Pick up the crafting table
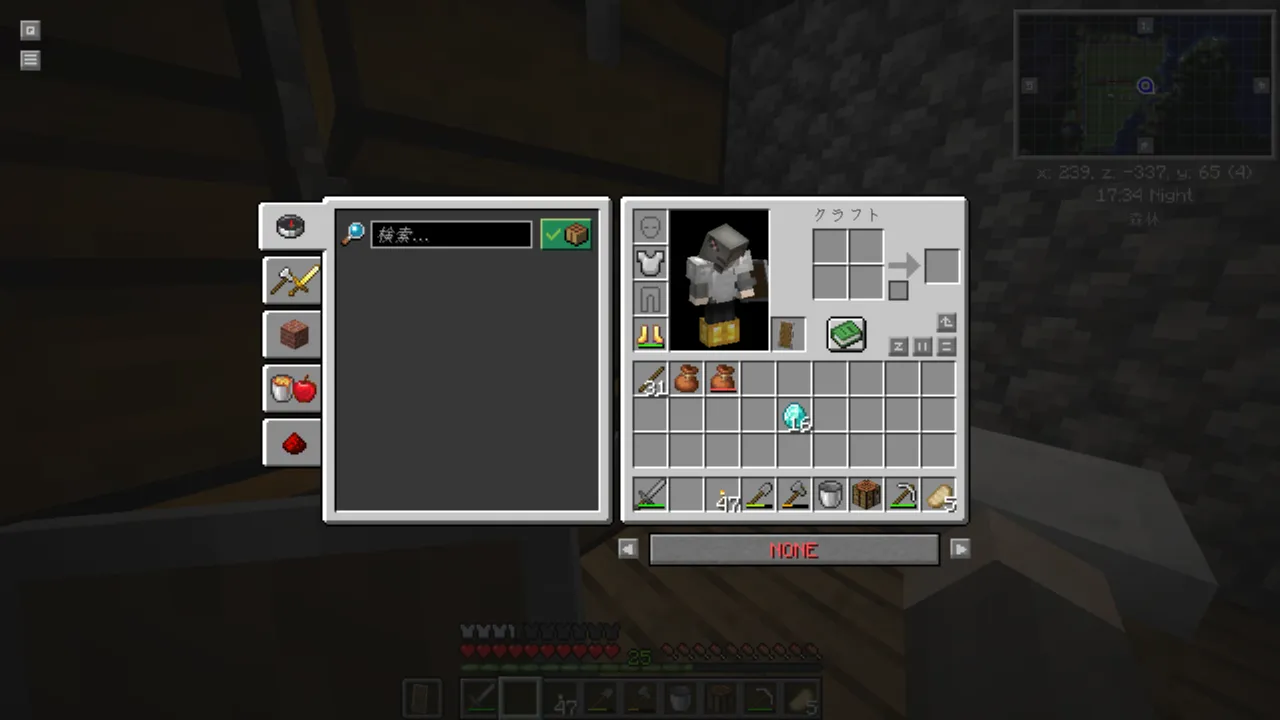The width and height of the screenshot is (1280, 720). point(866,495)
